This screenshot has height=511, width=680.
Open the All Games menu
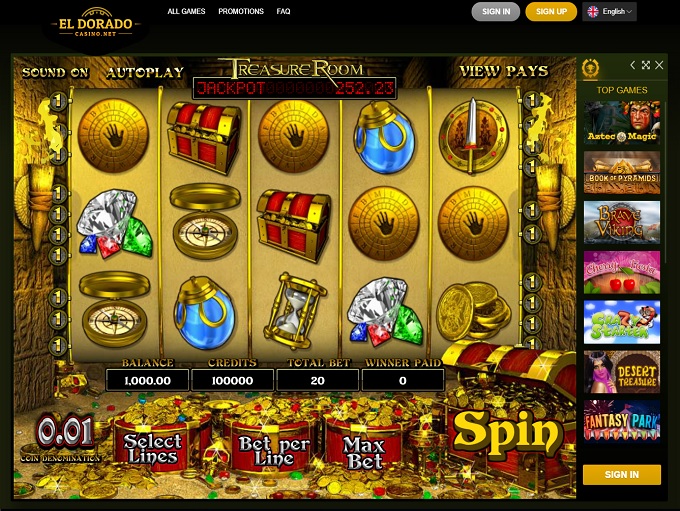187,12
